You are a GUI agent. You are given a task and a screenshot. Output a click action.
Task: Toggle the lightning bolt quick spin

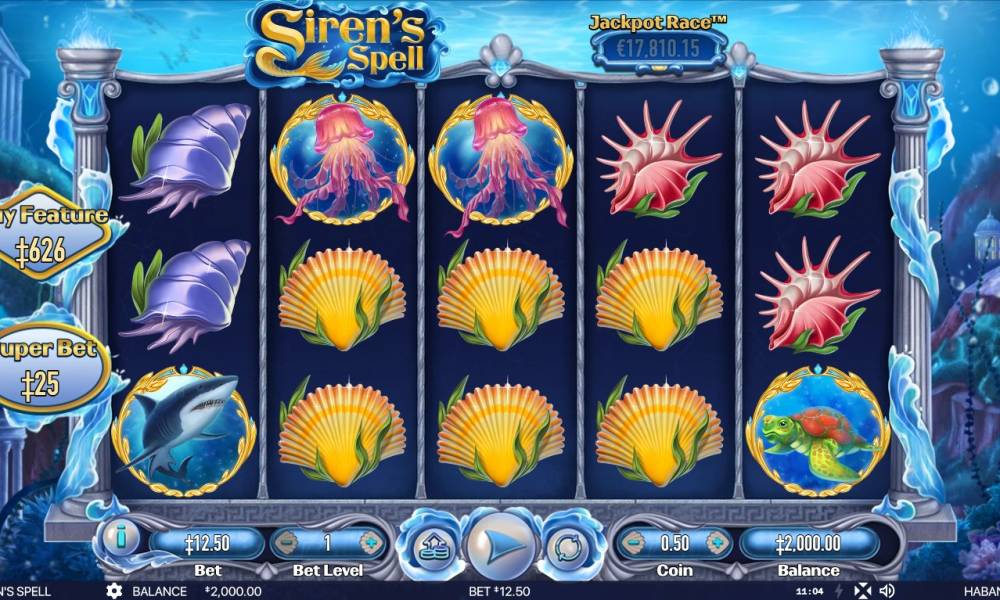838,591
